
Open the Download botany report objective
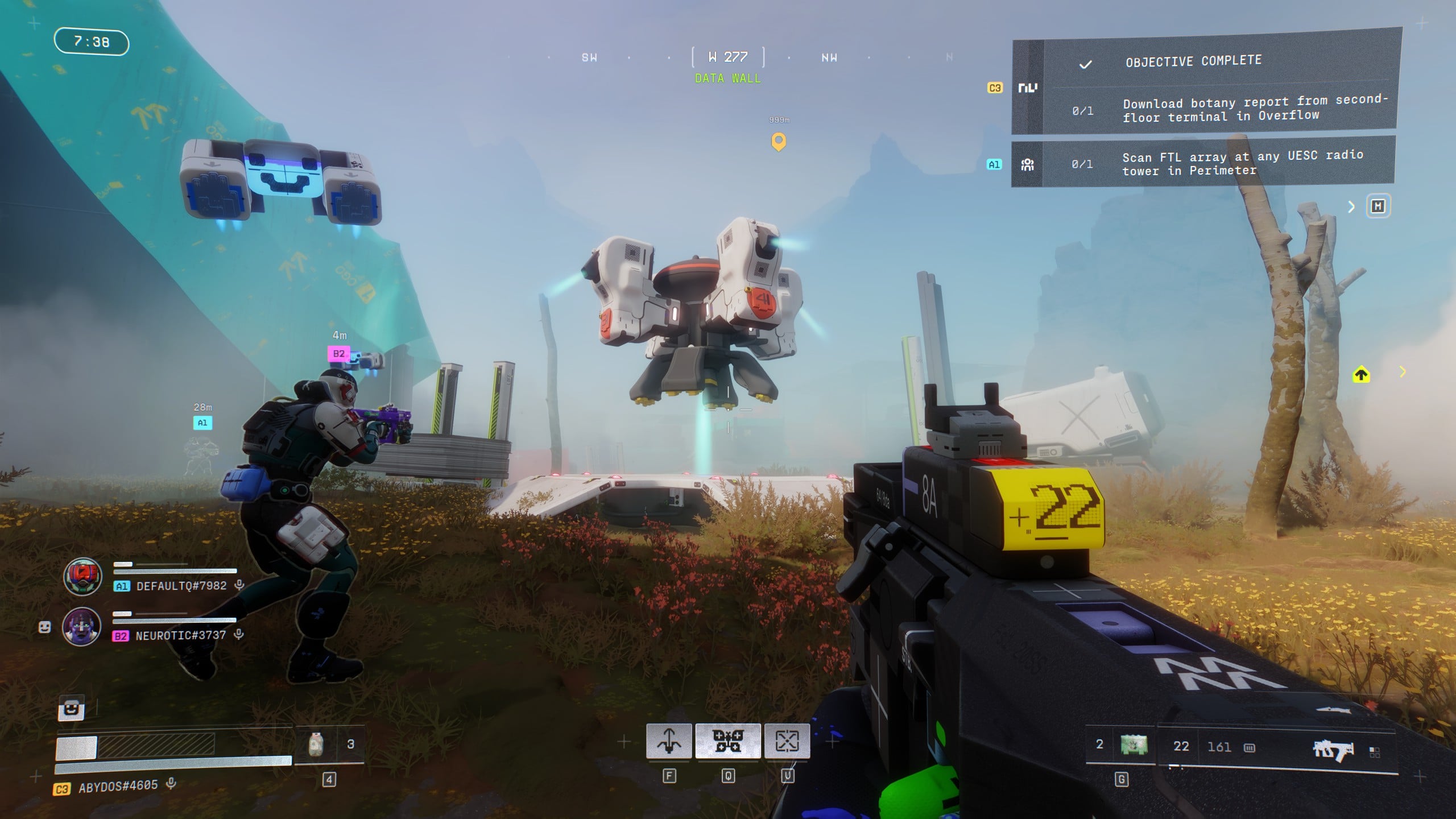[x=1254, y=109]
